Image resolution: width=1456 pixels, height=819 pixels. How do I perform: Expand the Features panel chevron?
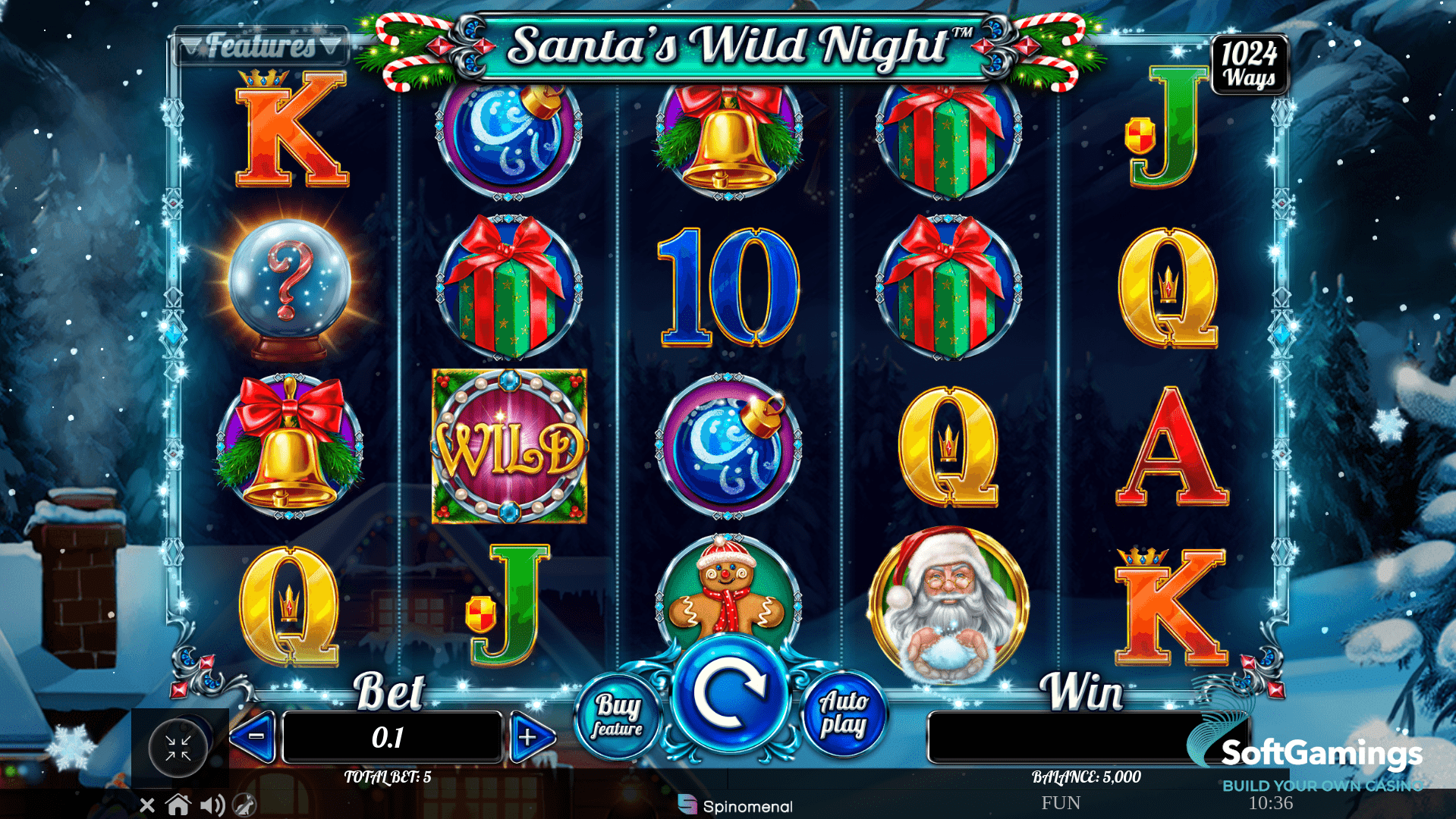click(x=332, y=44)
